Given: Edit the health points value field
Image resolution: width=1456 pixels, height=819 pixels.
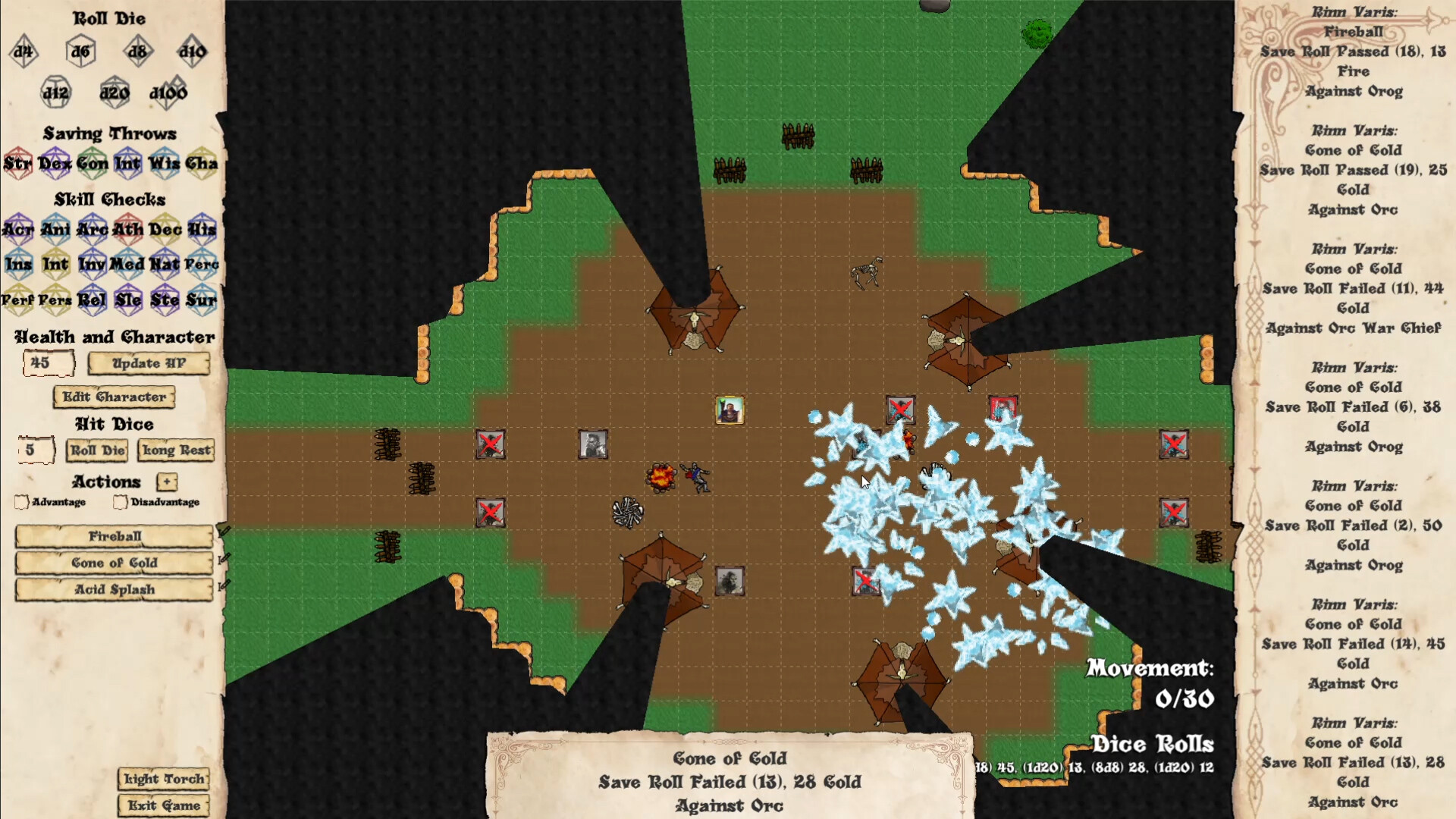Looking at the screenshot, I should 49,363.
